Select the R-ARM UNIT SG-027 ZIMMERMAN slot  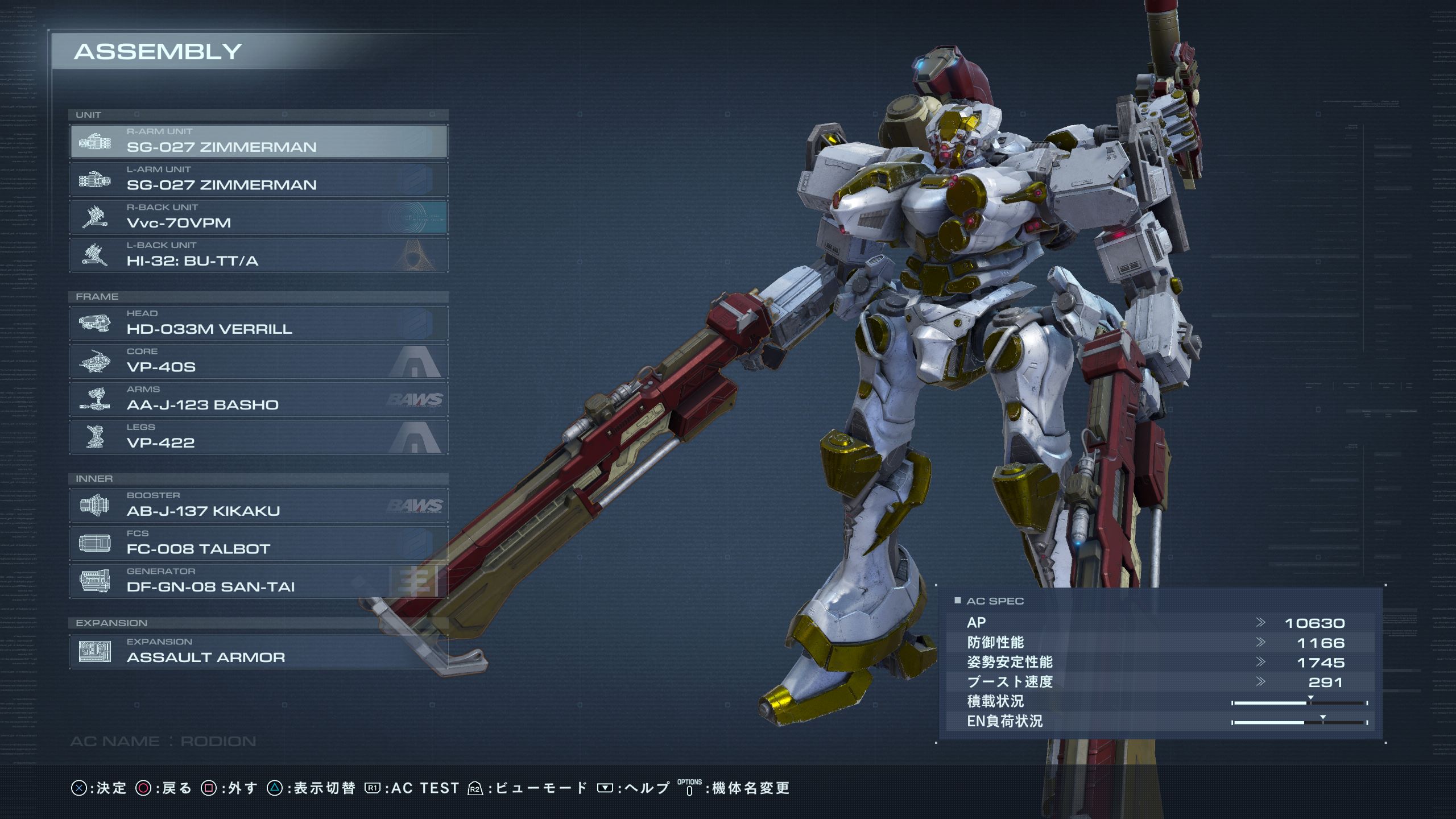[x=259, y=142]
